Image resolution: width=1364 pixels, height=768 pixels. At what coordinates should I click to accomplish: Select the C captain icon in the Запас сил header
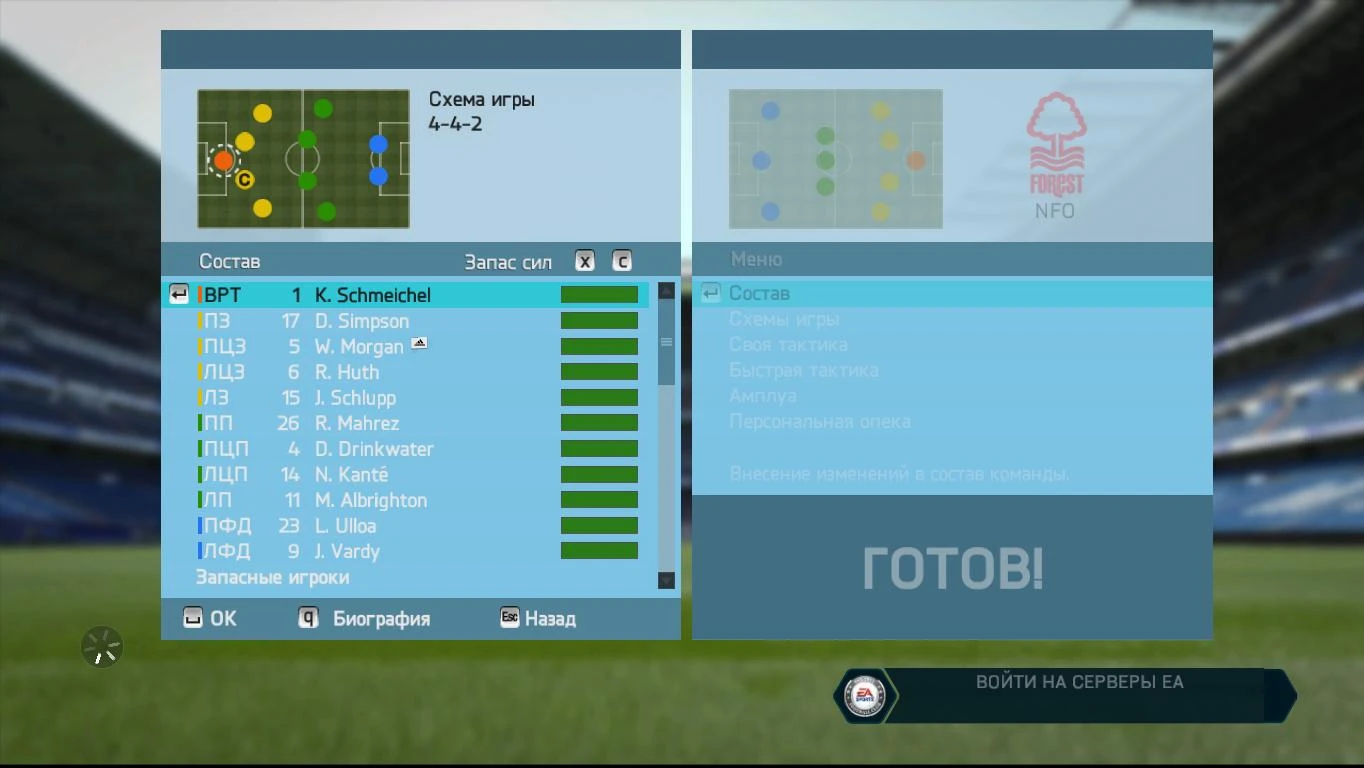621,260
